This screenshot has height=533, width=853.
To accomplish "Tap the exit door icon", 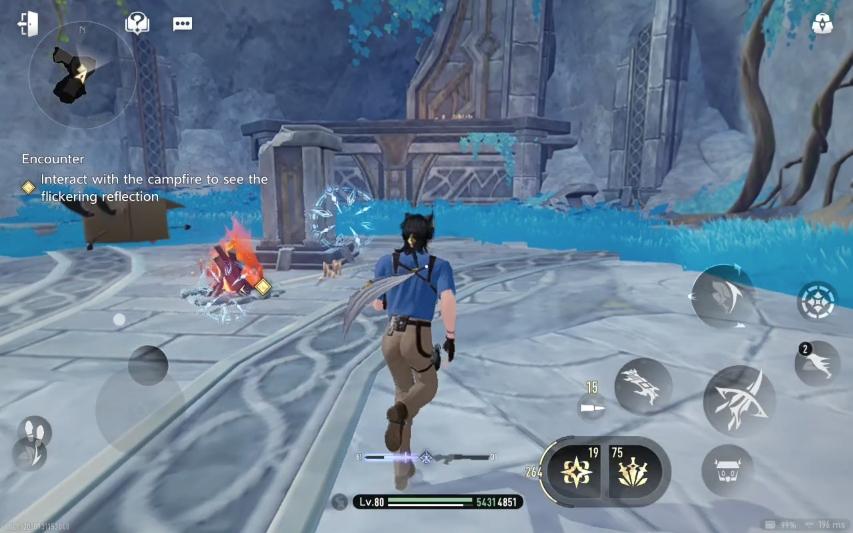I will point(28,24).
